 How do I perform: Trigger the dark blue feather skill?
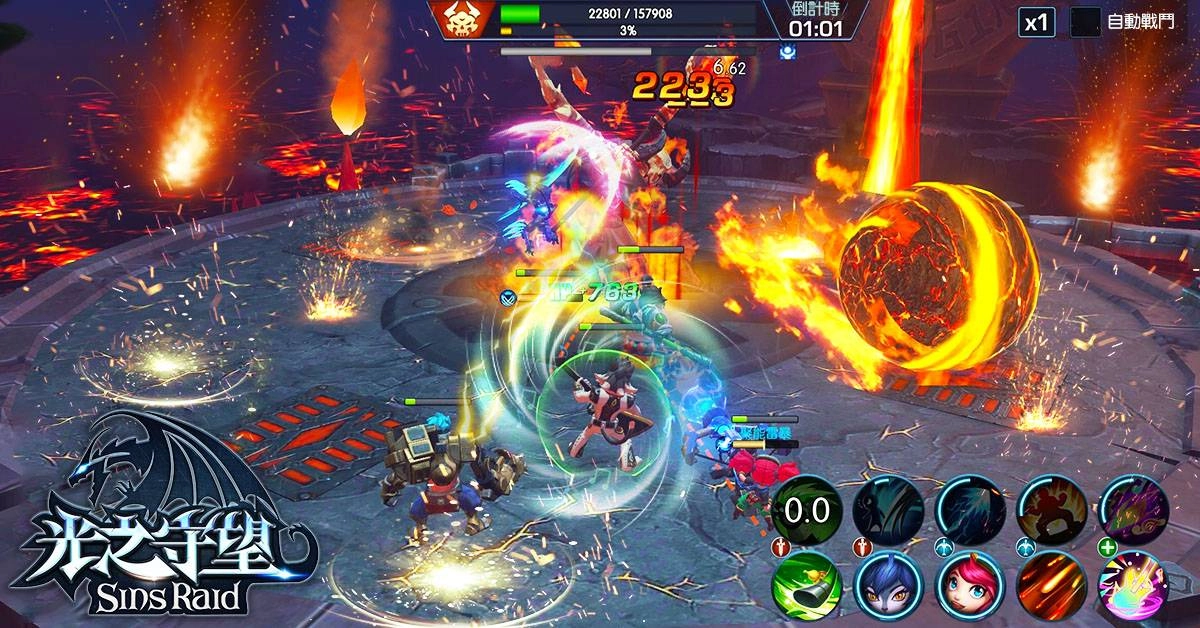tap(971, 510)
